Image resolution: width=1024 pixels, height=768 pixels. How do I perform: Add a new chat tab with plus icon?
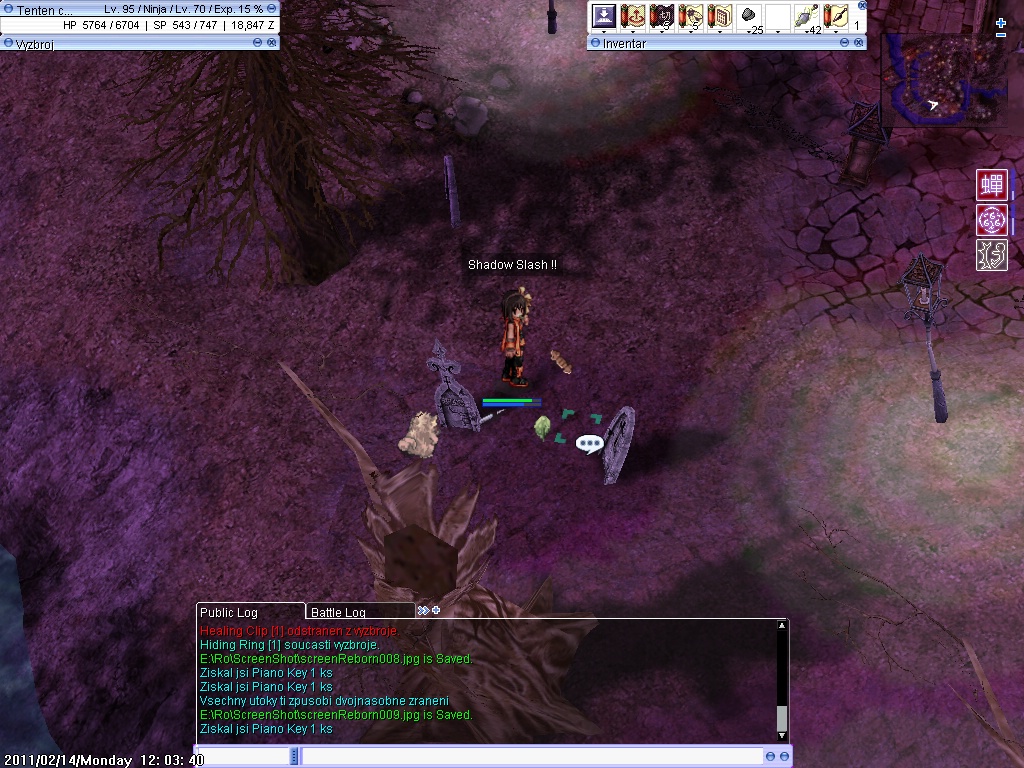[436, 610]
